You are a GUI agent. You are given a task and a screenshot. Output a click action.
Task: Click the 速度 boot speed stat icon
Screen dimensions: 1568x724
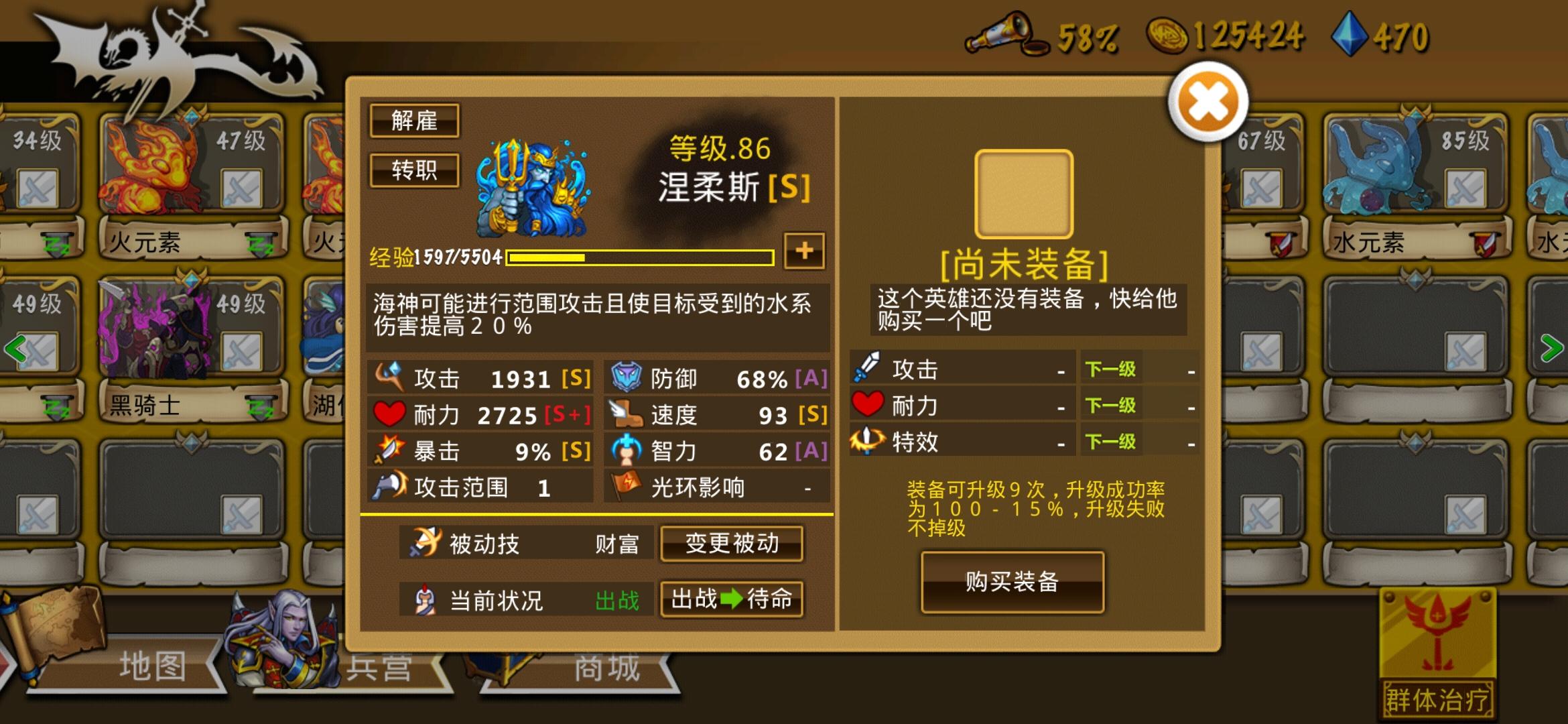[626, 414]
